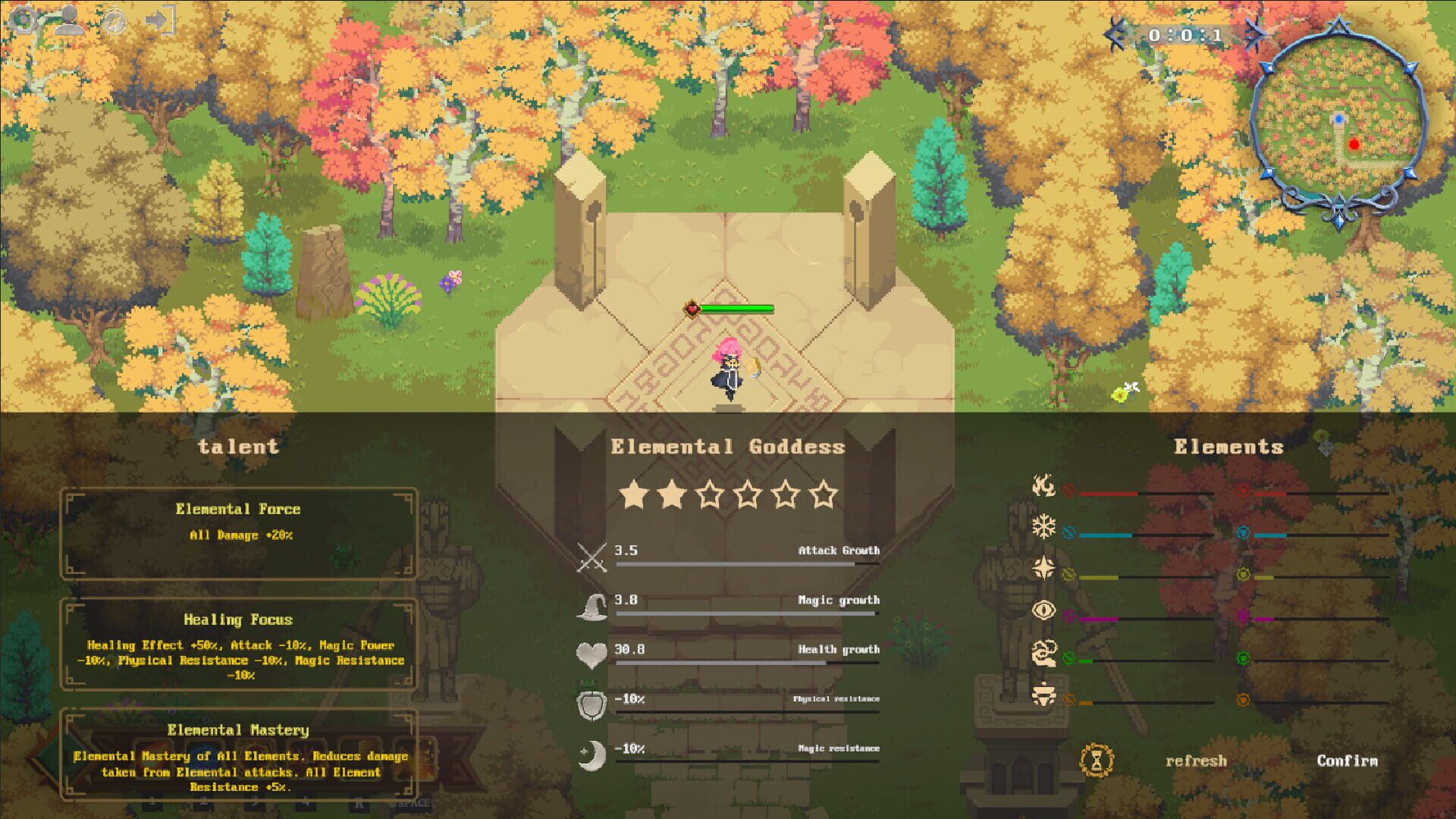Image resolution: width=1456 pixels, height=819 pixels.
Task: Select the Fire element icon
Action: click(x=1044, y=486)
